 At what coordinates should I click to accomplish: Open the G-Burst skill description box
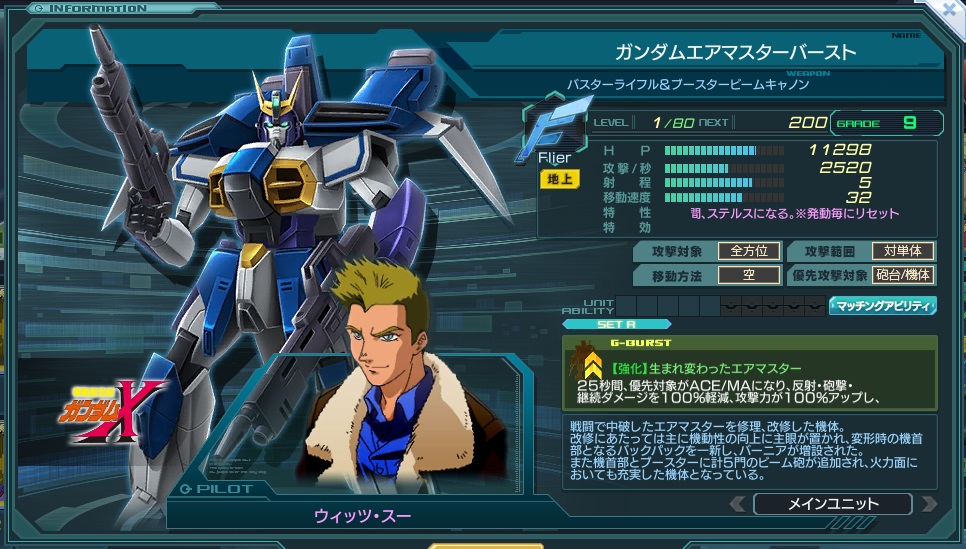[750, 373]
